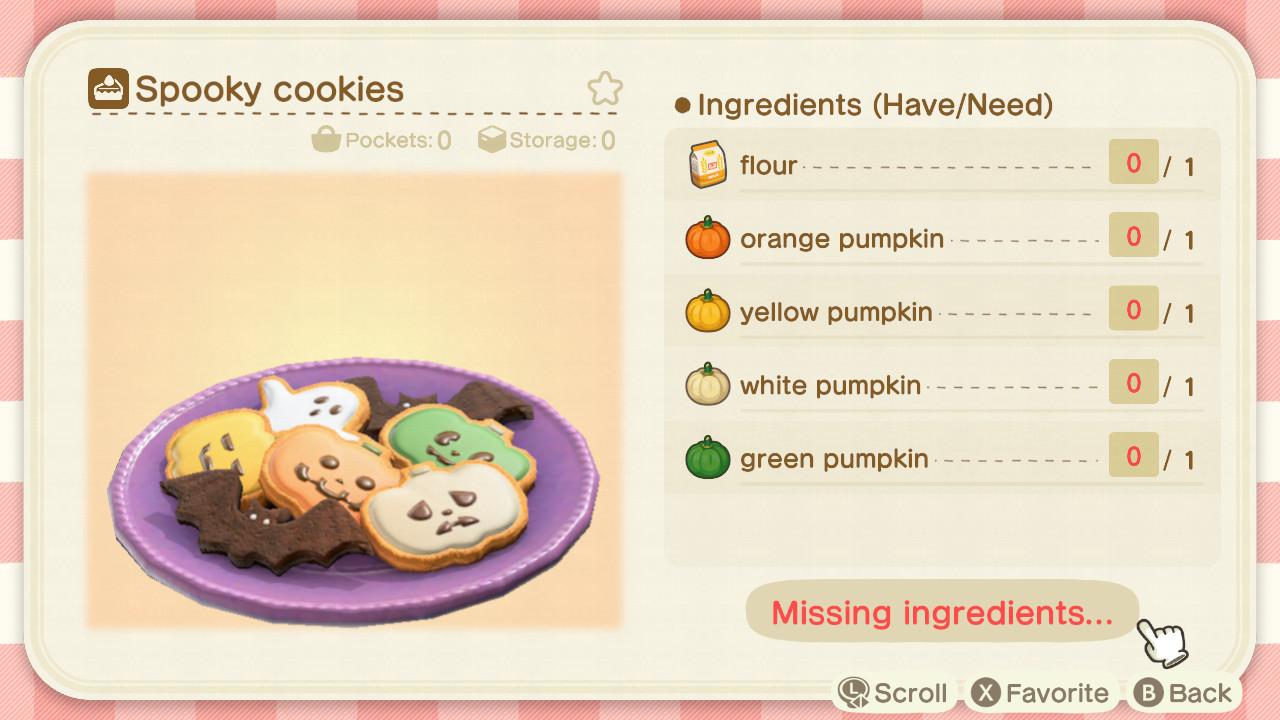
Task: Click the Missing ingredients button
Action: [x=942, y=612]
